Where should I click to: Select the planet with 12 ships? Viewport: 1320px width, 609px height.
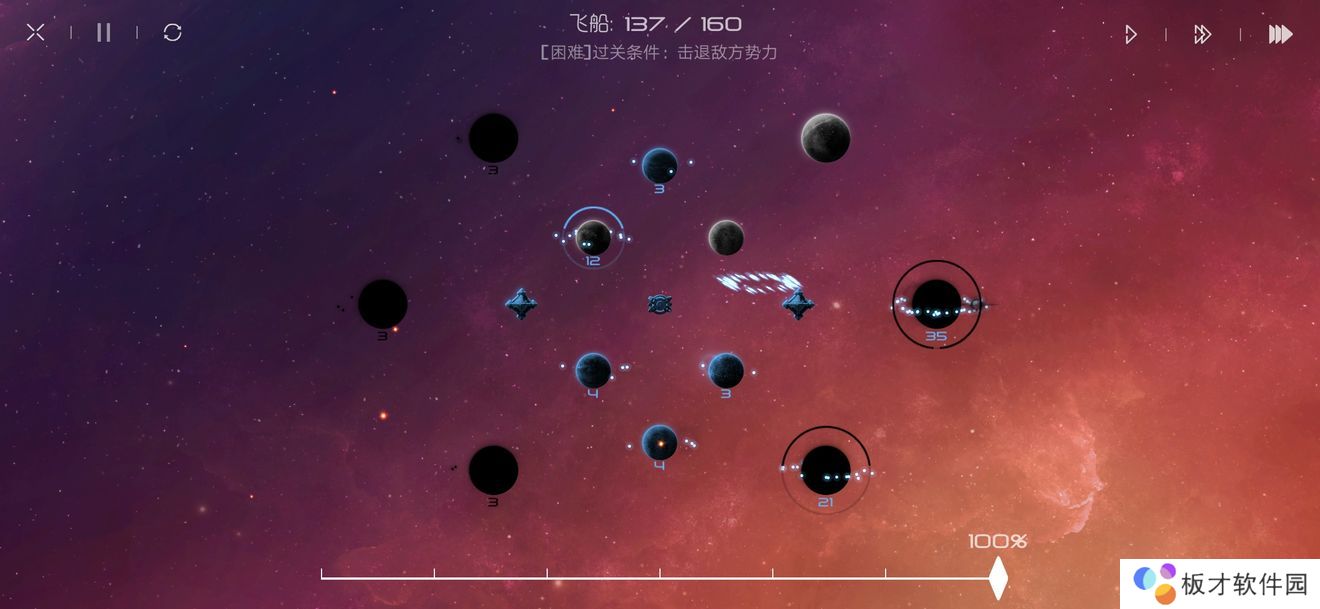(x=593, y=238)
